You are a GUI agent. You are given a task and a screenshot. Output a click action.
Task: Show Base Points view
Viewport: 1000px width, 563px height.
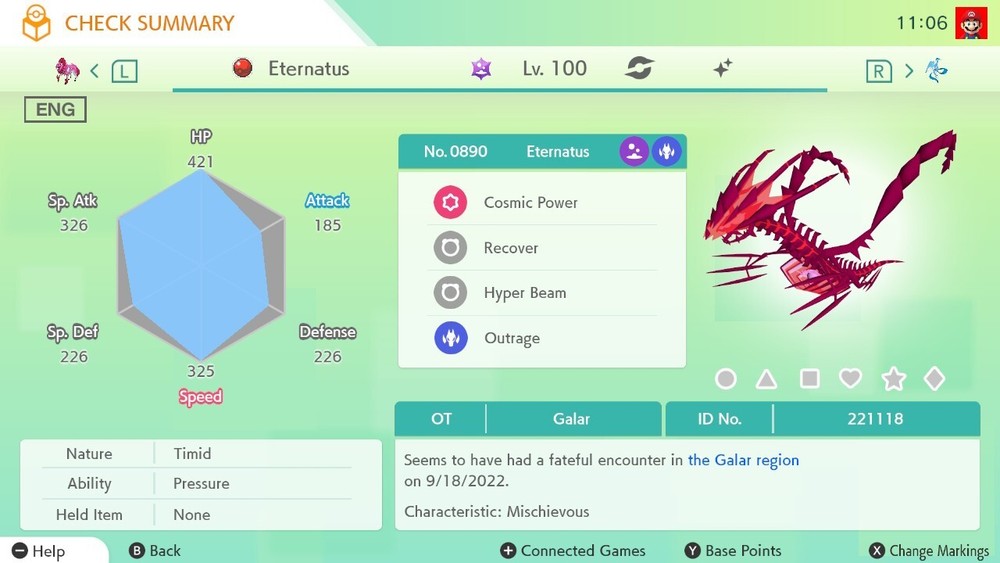pyautogui.click(x=733, y=551)
